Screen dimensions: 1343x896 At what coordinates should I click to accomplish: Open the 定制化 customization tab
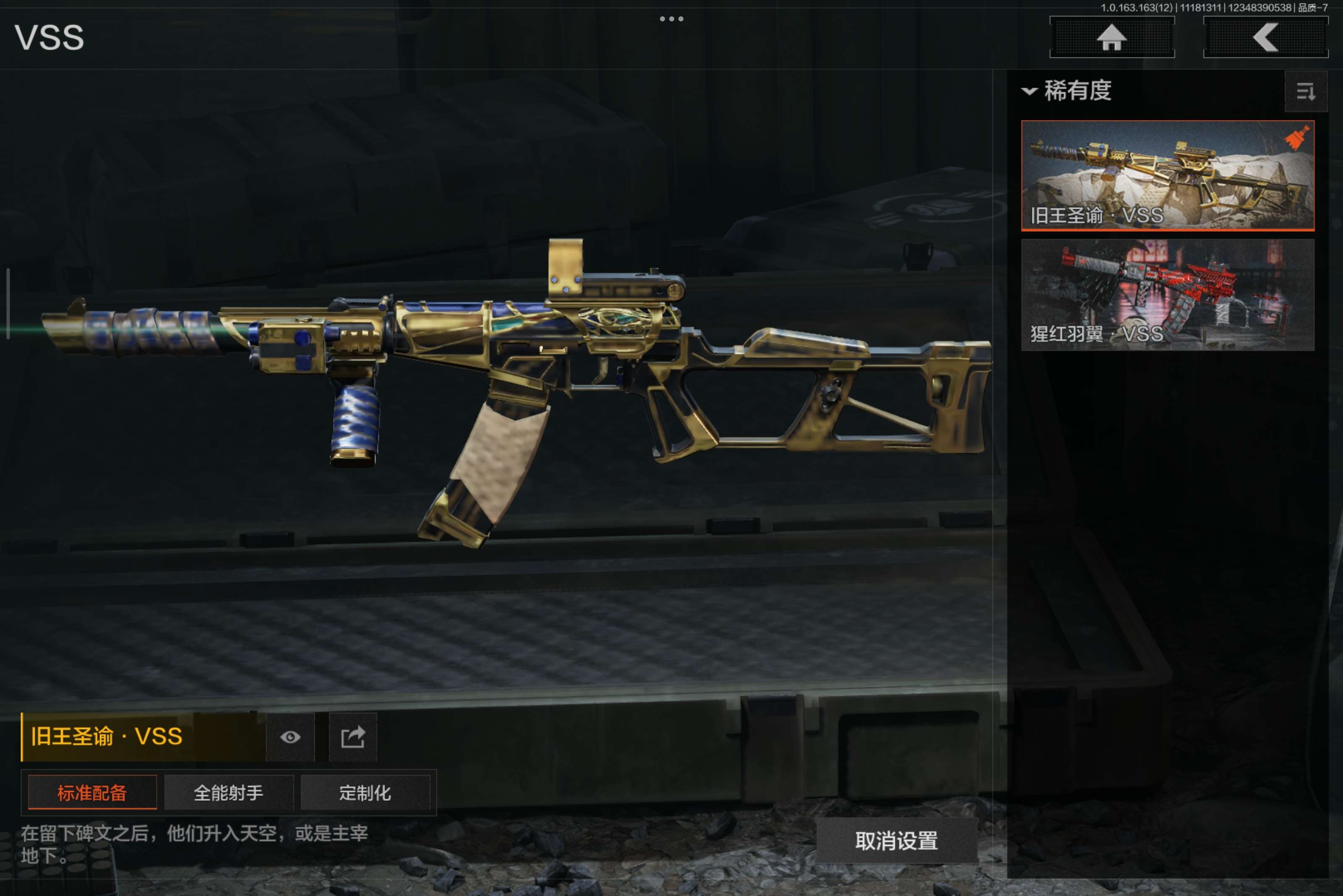(x=365, y=792)
